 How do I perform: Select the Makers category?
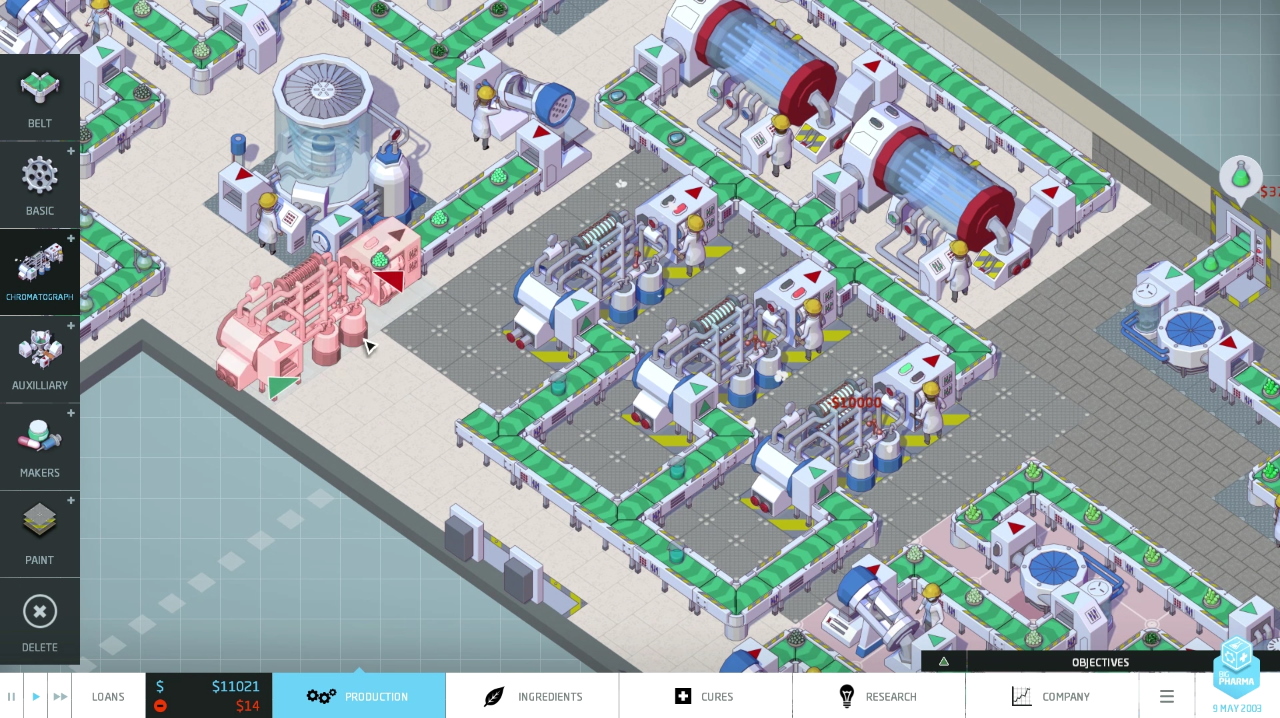click(x=40, y=447)
